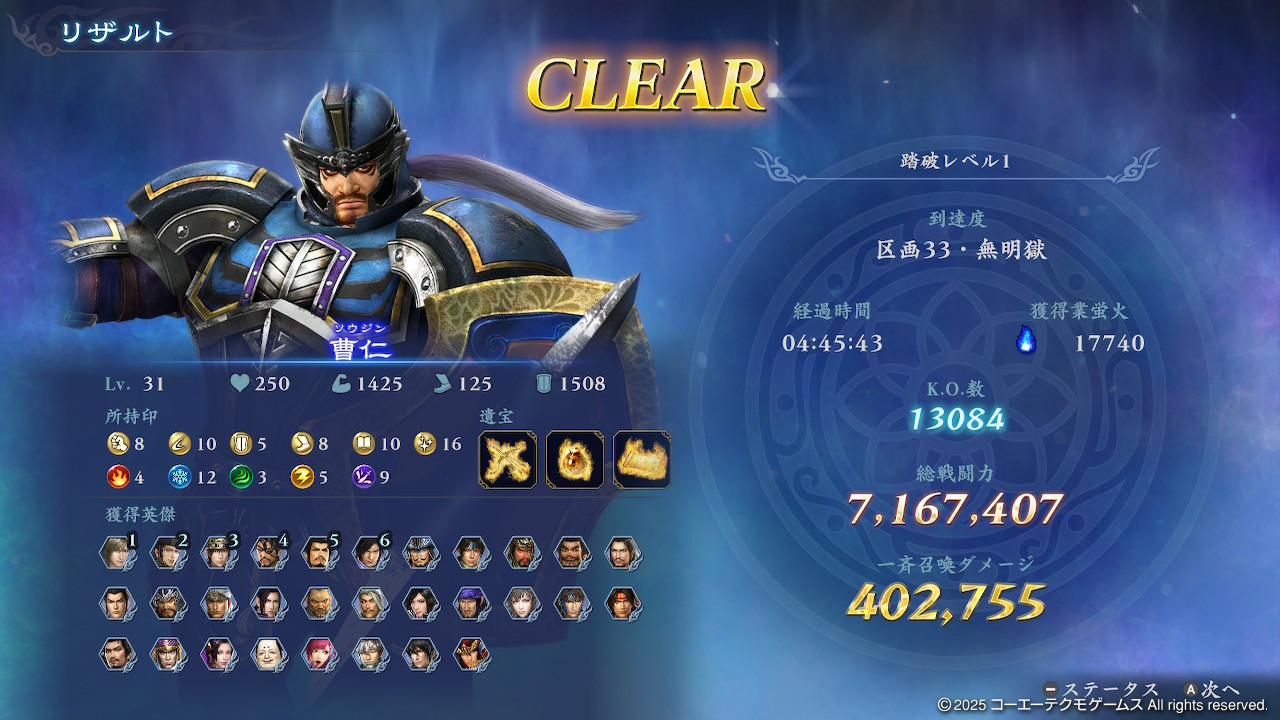Click the open book emblem icon
This screenshot has width=1280, height=720.
363,443
